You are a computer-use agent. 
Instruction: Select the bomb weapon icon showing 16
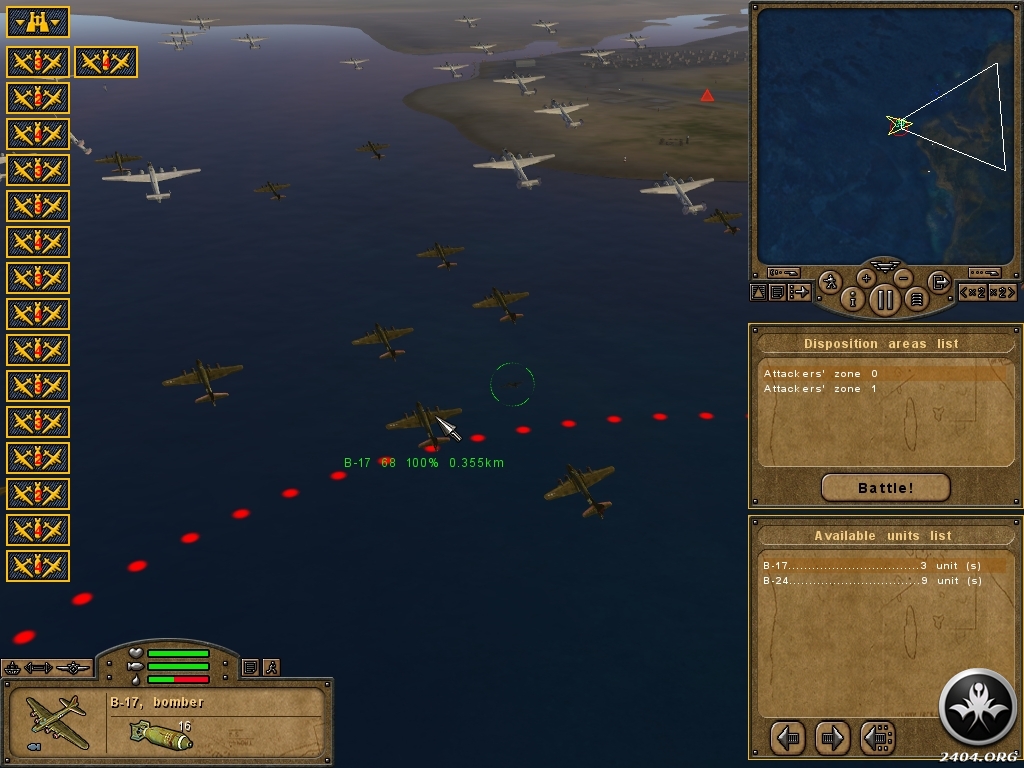tap(160, 735)
